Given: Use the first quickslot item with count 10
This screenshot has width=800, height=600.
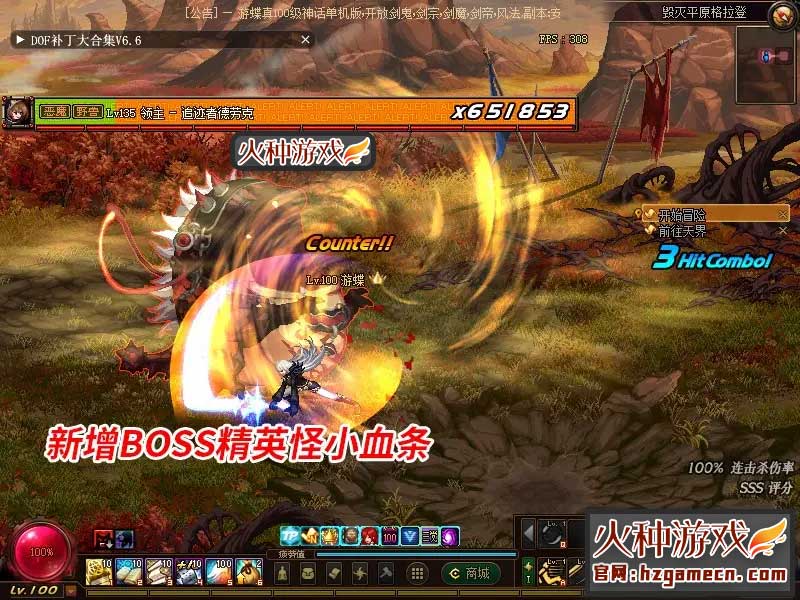Looking at the screenshot, I should (97, 572).
